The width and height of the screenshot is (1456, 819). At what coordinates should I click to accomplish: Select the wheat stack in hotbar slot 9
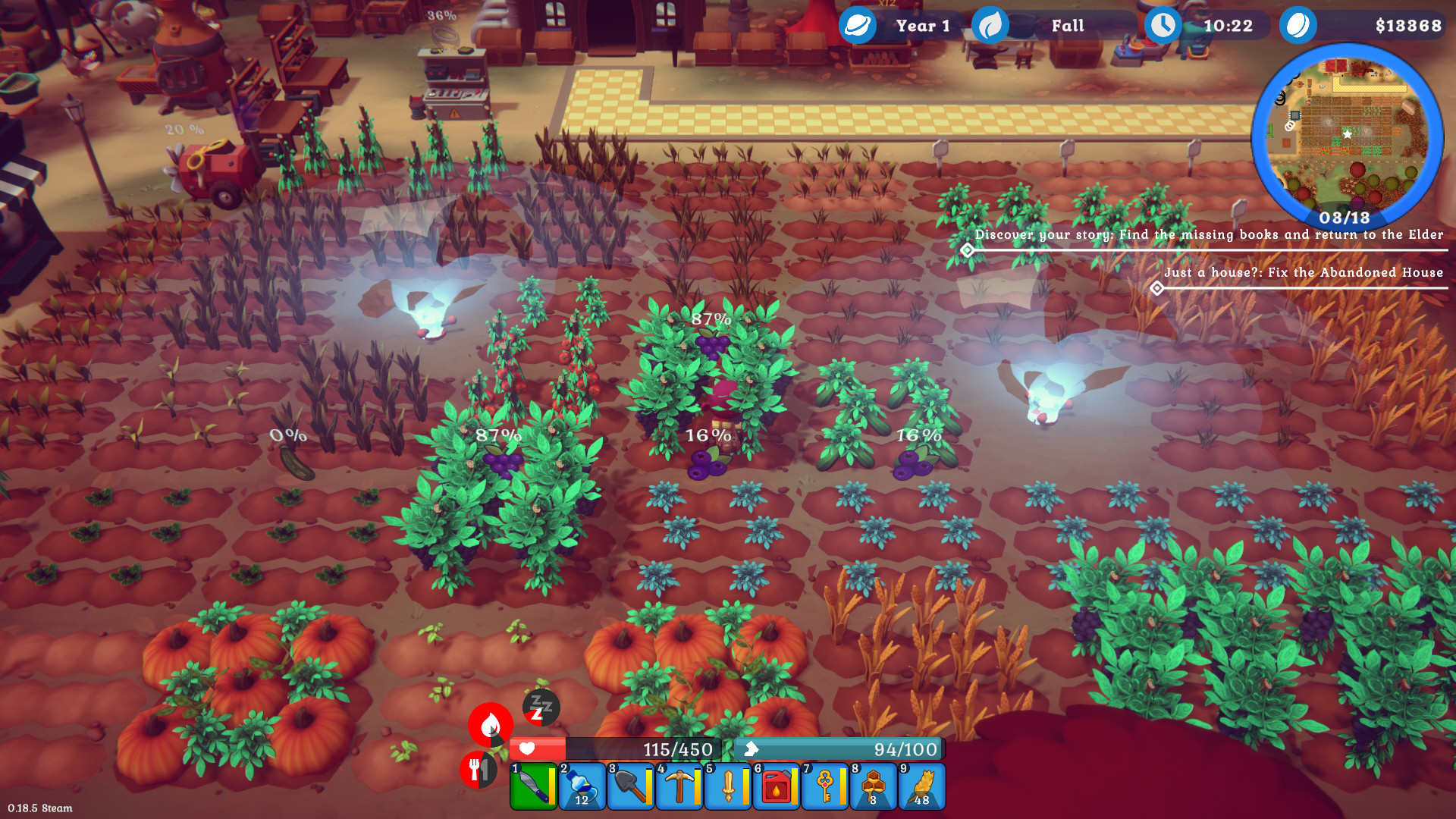coord(921,787)
